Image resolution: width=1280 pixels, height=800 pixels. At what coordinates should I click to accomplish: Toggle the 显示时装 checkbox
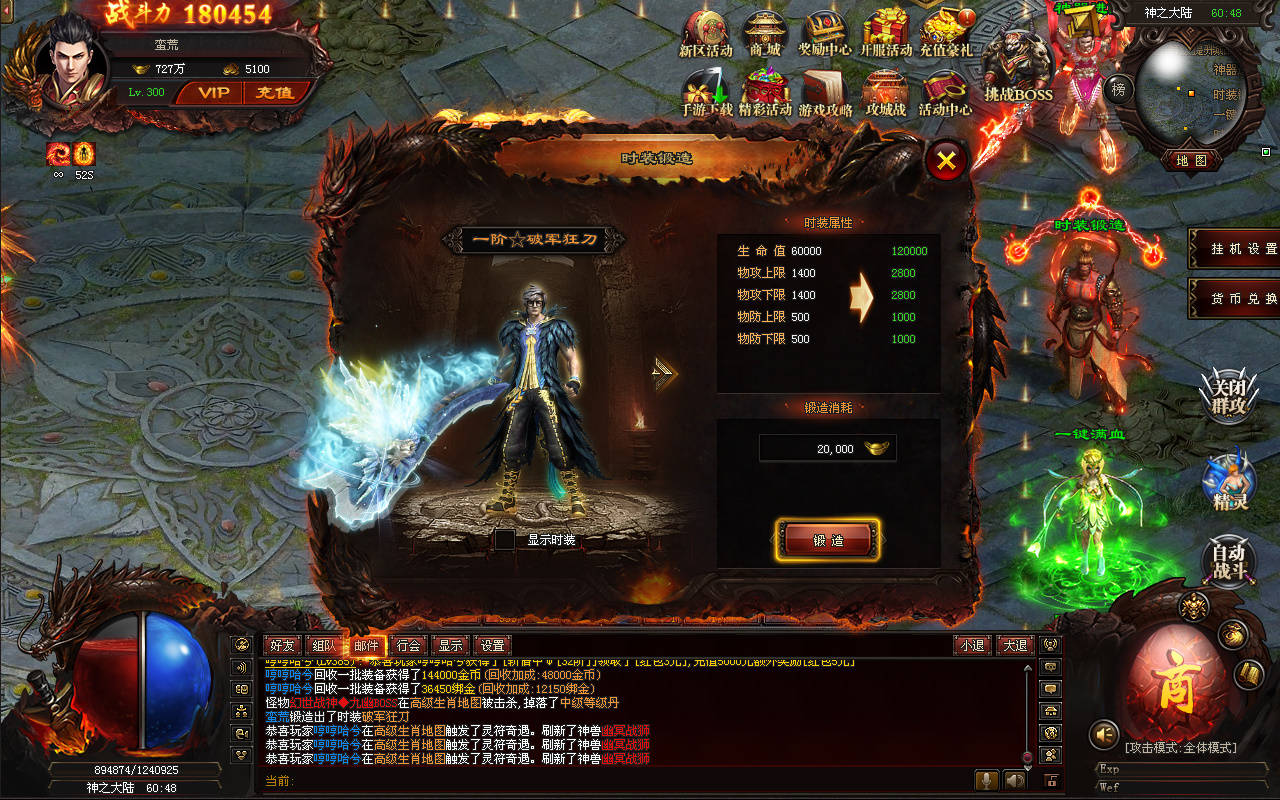tap(506, 540)
